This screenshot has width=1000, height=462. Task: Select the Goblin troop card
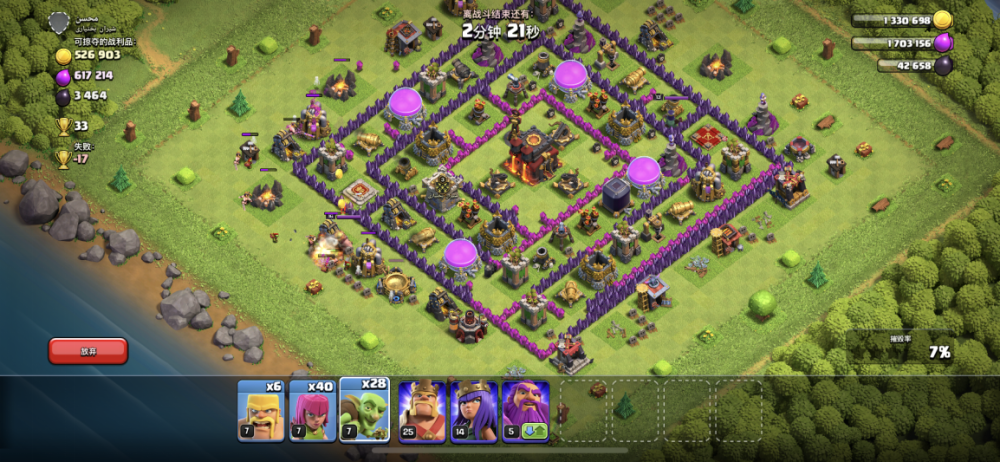pos(365,410)
